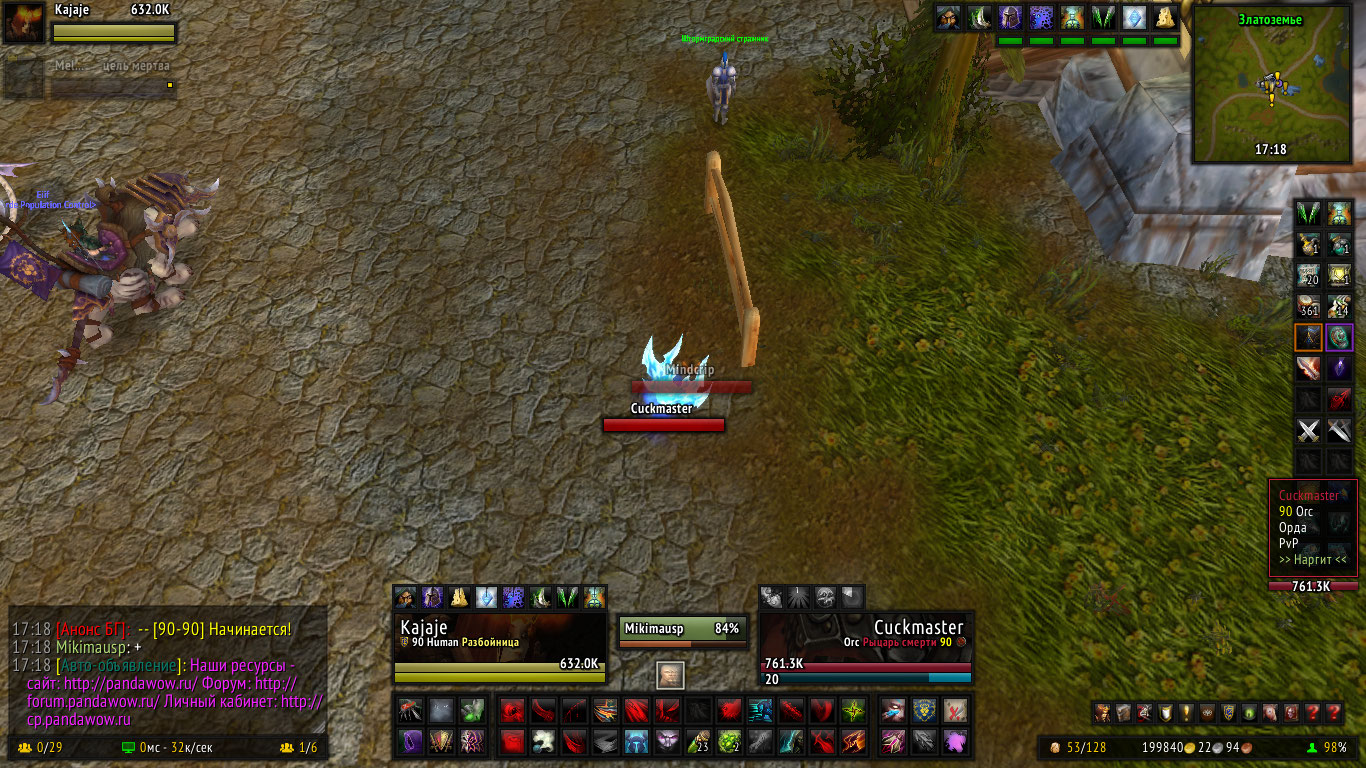
Task: Use the white smoke cloud ability
Action: pyautogui.click(x=543, y=741)
